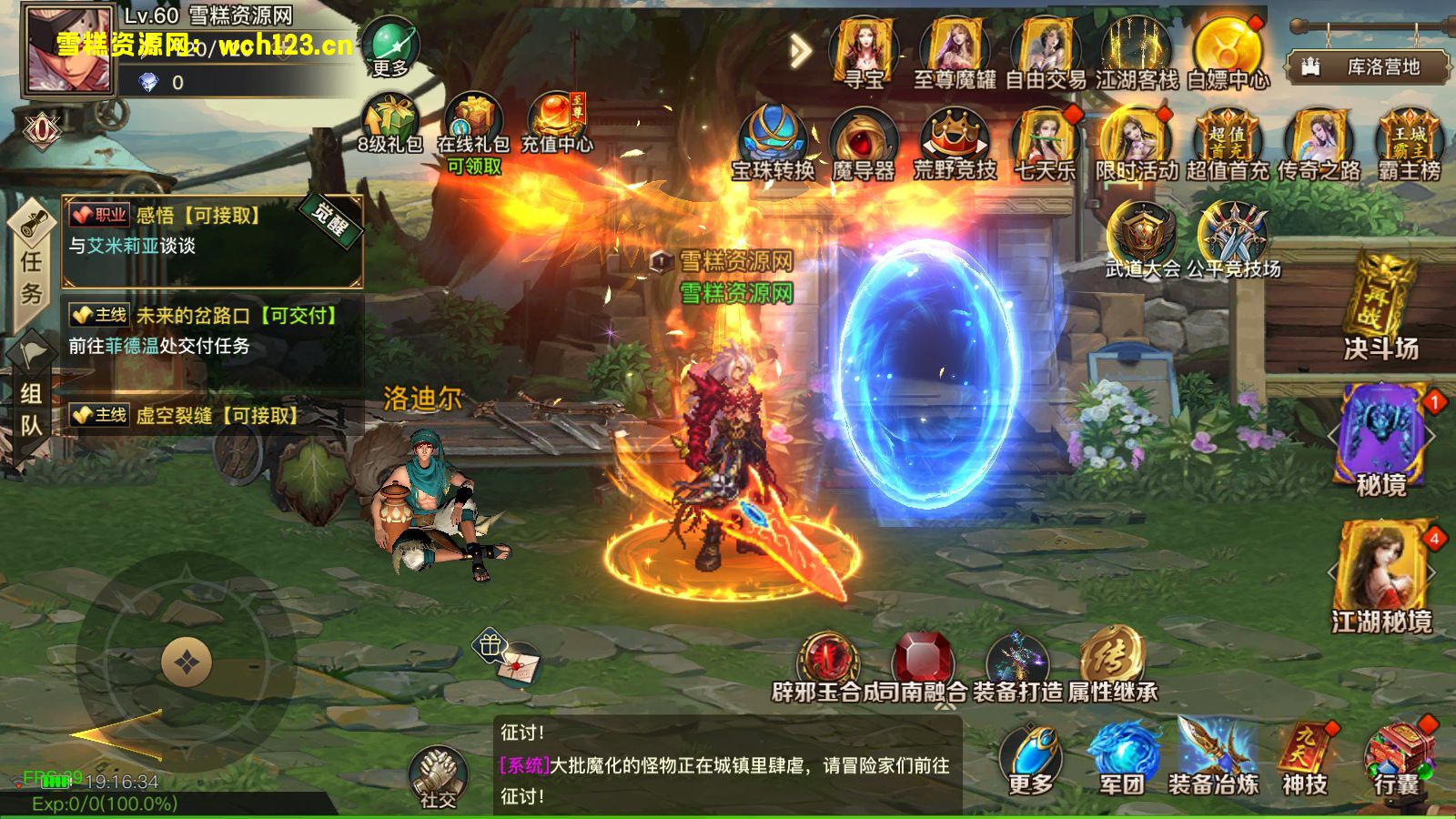Open 自由交易 free trade
This screenshot has width=1456, height=819.
tap(1046, 53)
